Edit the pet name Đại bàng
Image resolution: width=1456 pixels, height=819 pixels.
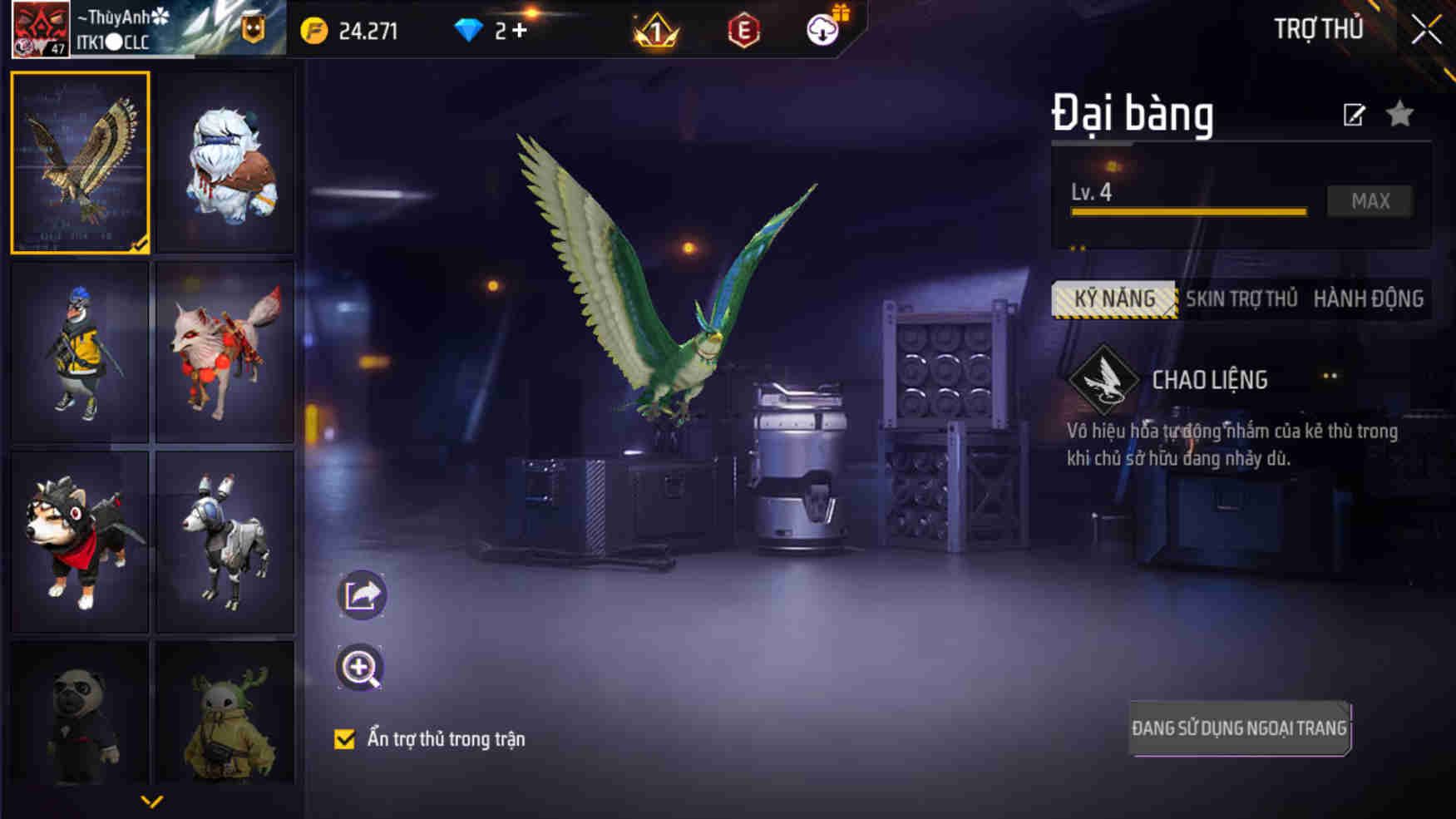(x=1354, y=115)
